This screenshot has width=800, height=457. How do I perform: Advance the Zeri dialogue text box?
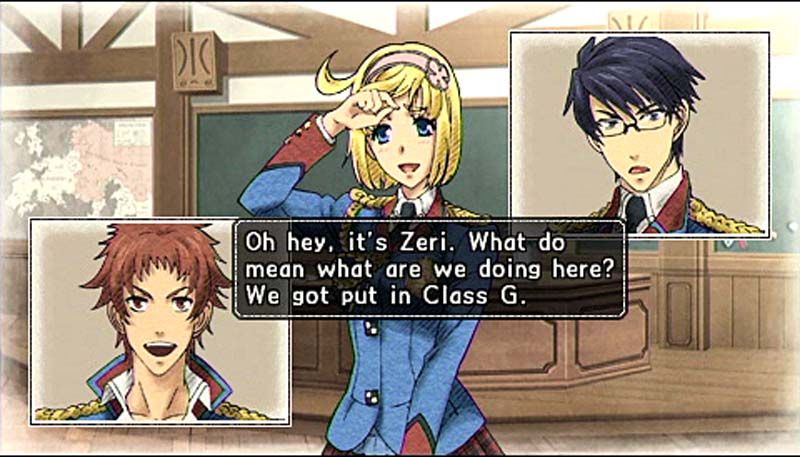(429, 270)
